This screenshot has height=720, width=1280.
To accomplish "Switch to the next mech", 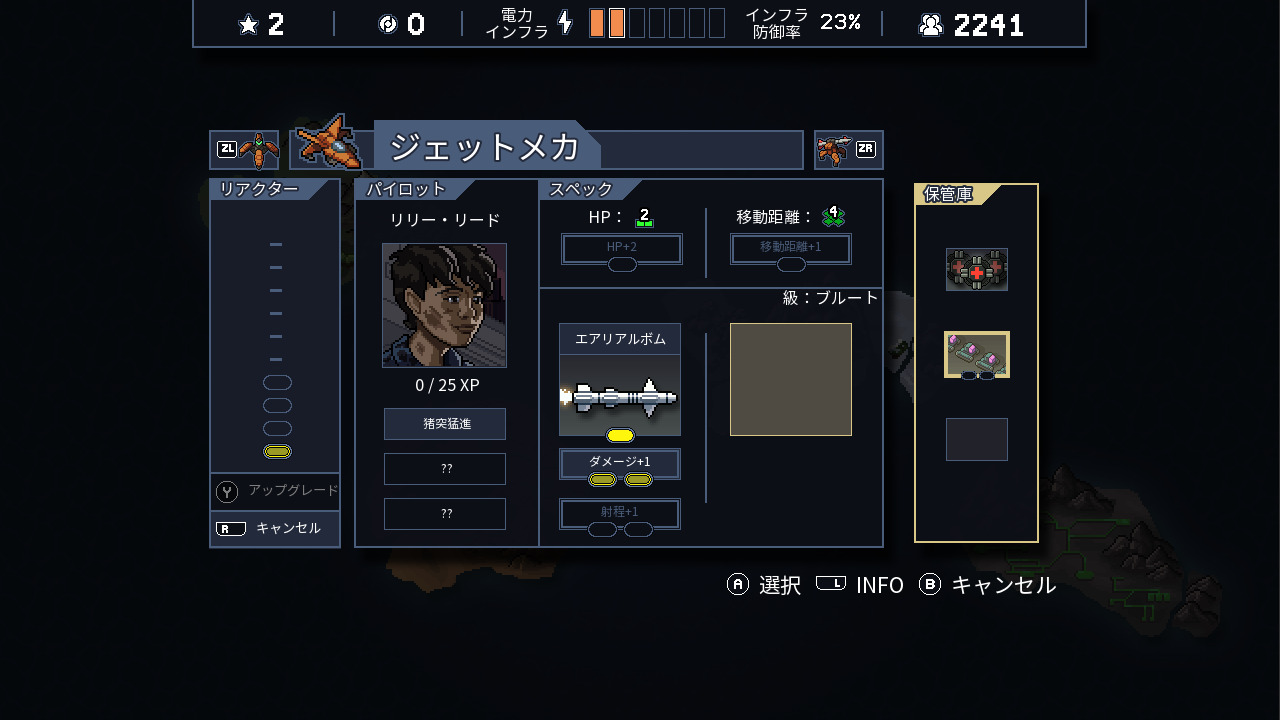I will (848, 150).
